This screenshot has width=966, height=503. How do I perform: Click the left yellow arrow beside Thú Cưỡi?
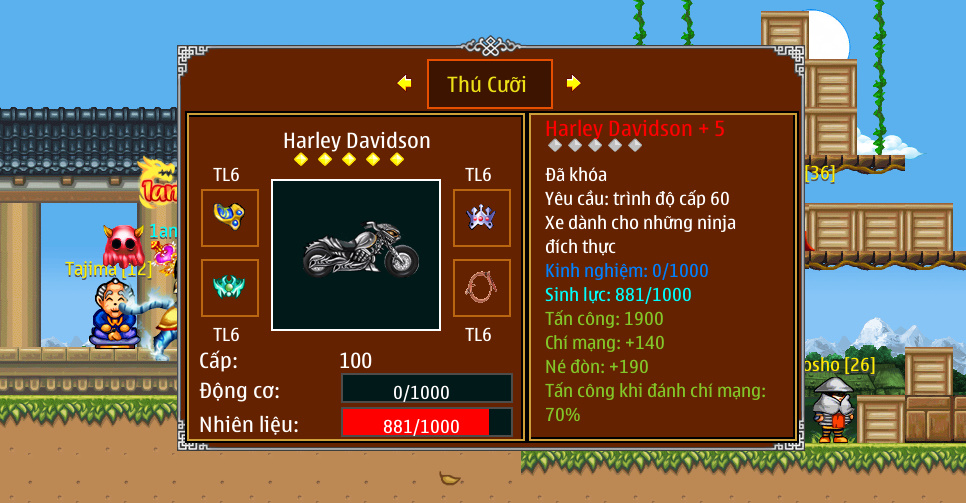click(x=404, y=83)
